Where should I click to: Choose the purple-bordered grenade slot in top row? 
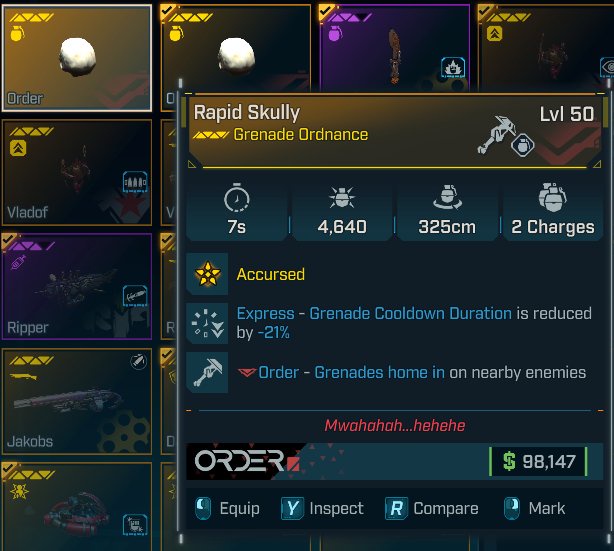pos(394,45)
